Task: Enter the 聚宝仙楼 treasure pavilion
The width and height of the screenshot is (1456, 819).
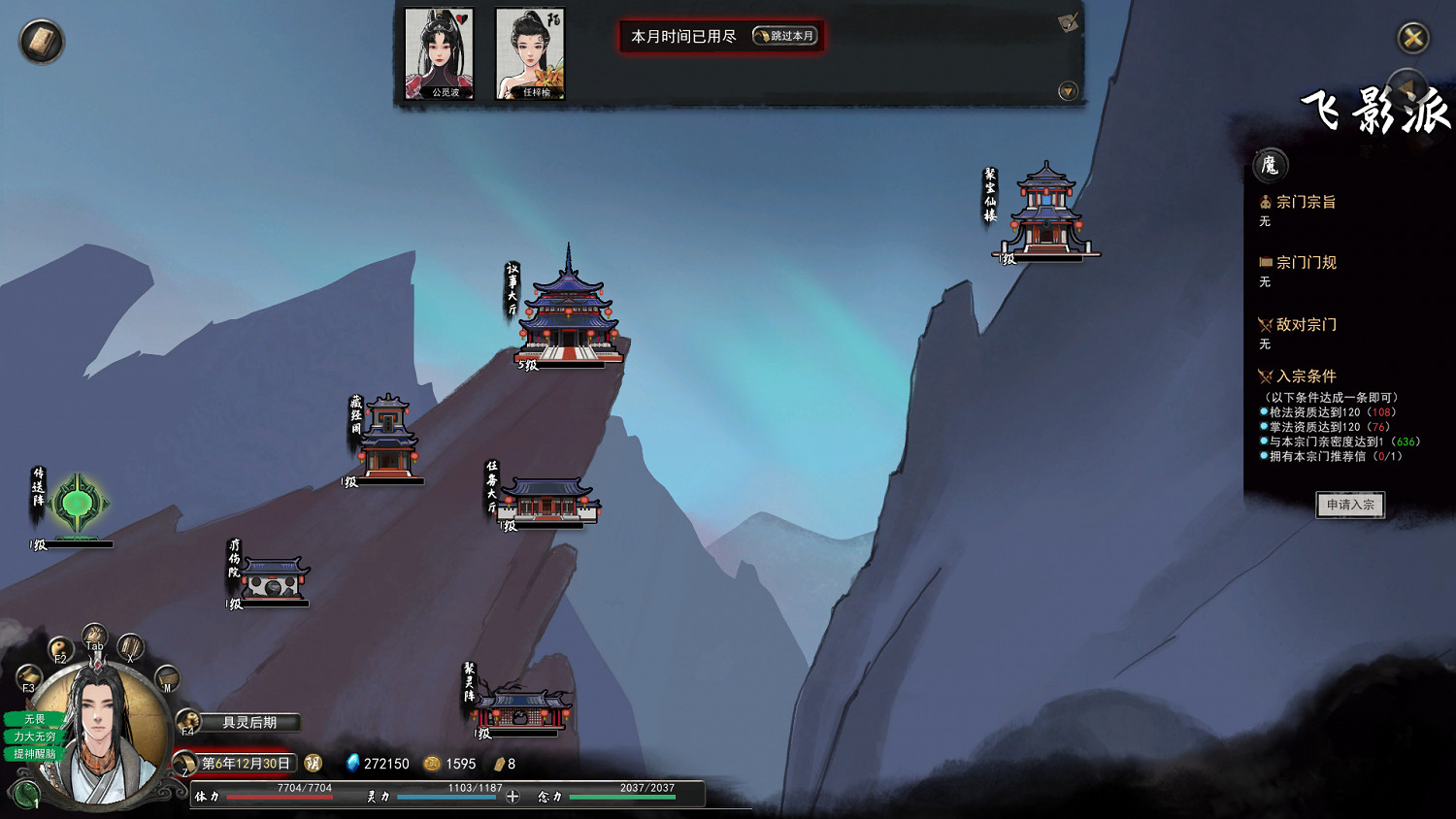Action: 1046,213
